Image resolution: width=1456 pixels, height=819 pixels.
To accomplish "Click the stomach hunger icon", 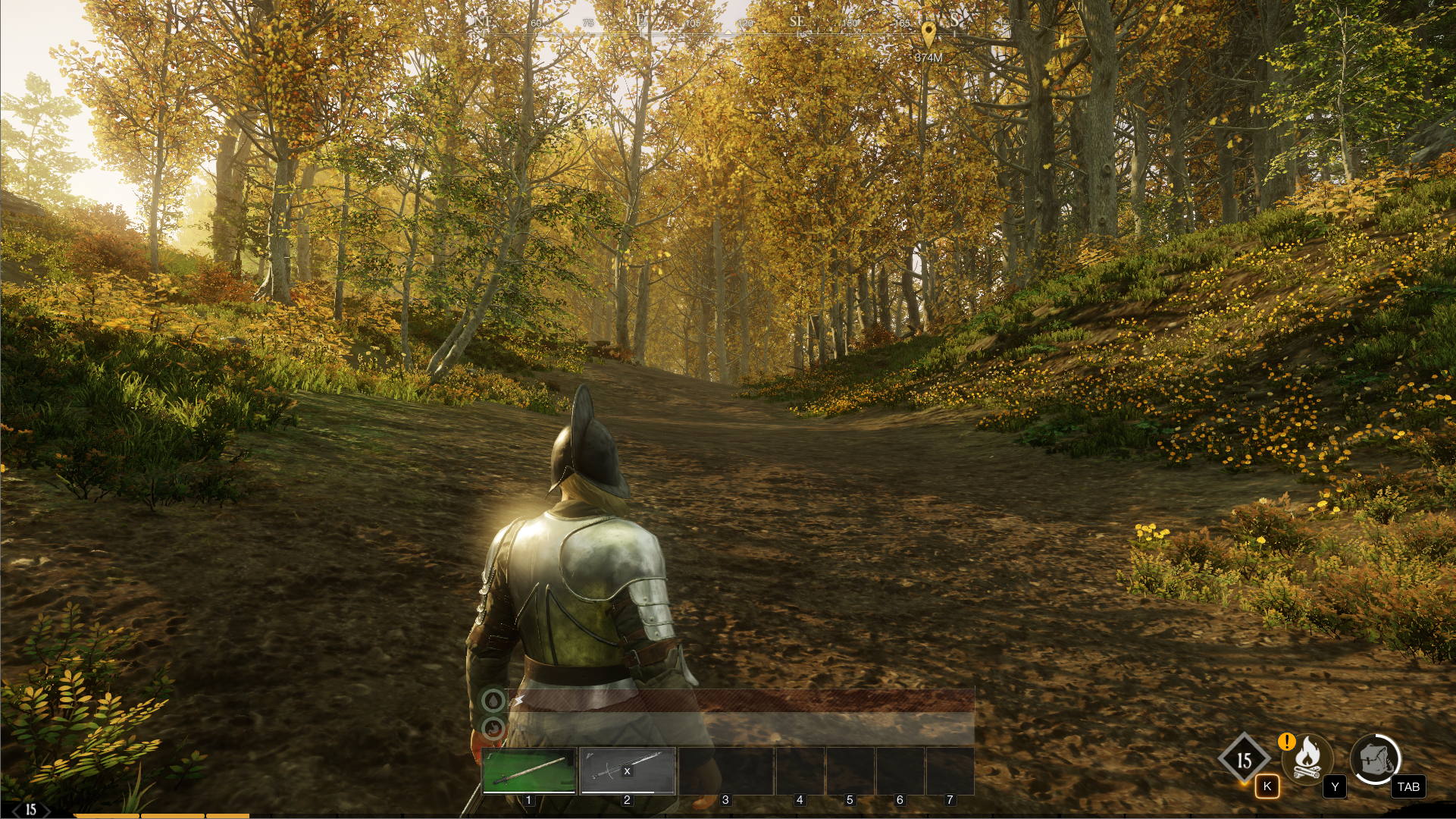I will point(493,730).
